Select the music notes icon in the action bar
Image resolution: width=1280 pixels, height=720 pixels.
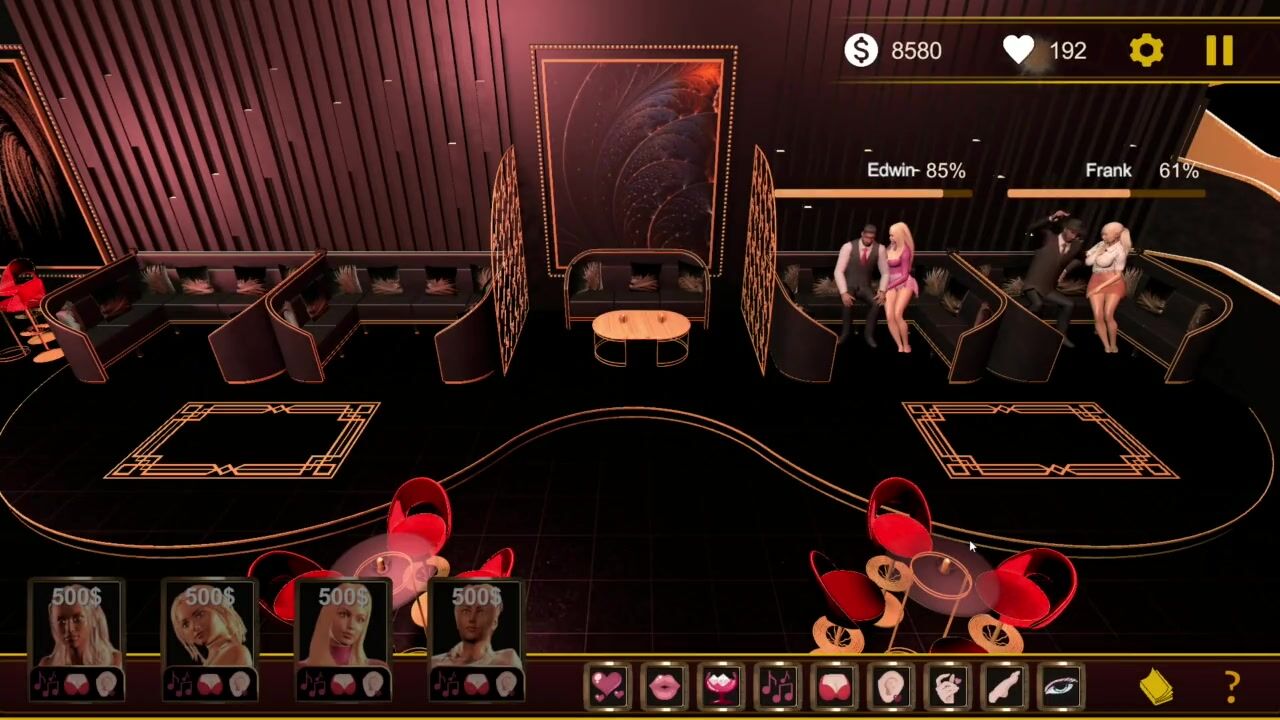pyautogui.click(x=778, y=687)
